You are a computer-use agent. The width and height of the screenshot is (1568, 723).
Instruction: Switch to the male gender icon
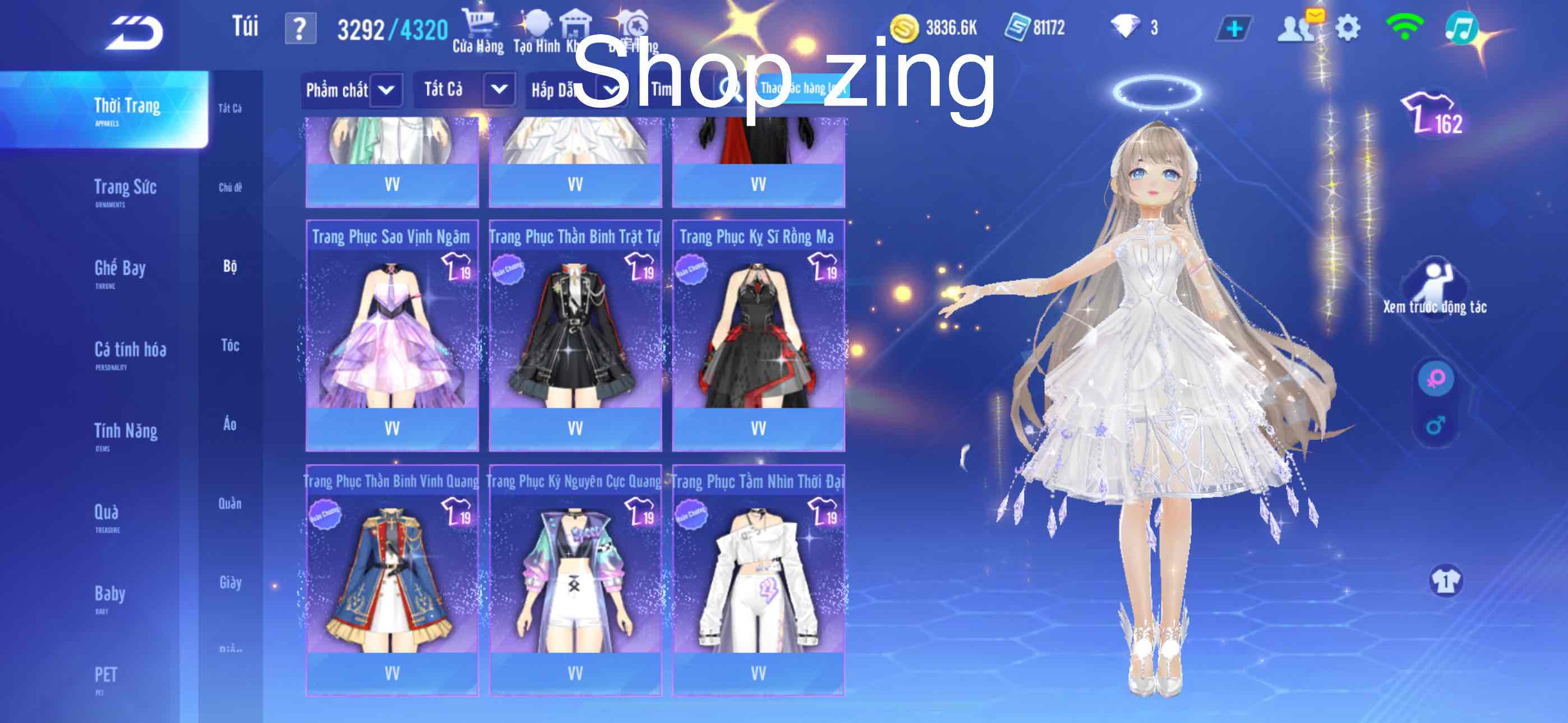pos(1435,425)
